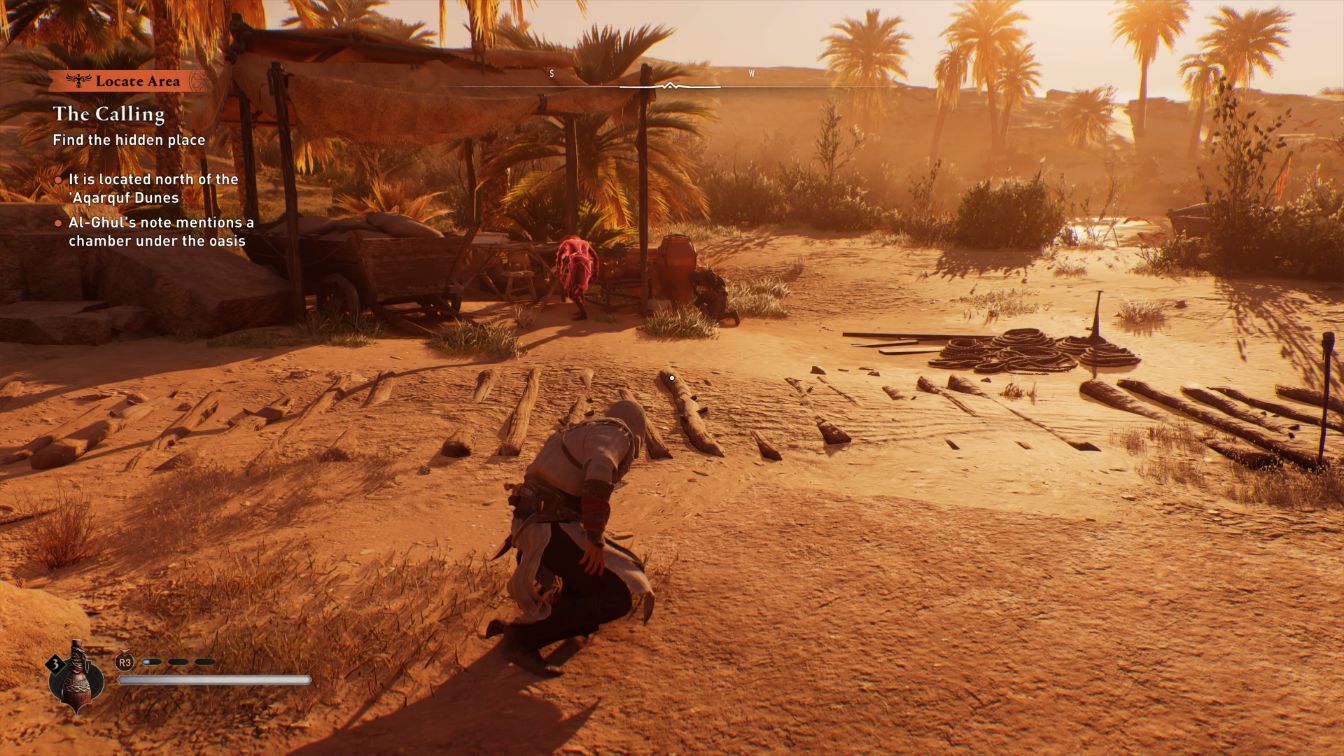1344x756 pixels.
Task: Click the tool selector arrow above the R3 prompt
Action: coord(125,651)
